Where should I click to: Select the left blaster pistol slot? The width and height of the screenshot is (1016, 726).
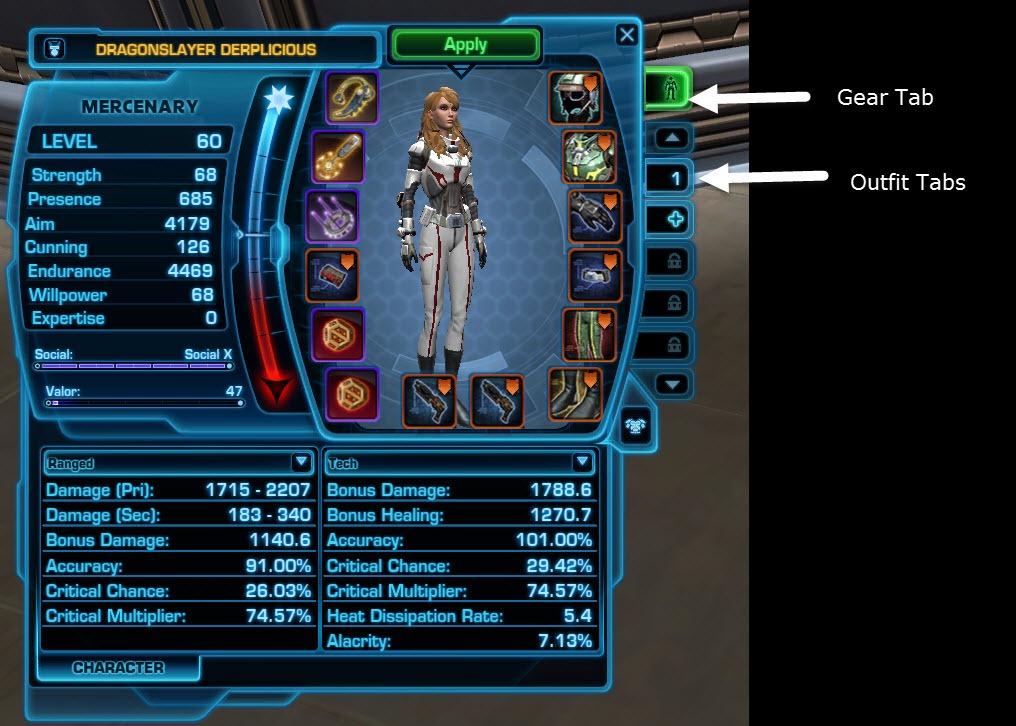[429, 400]
